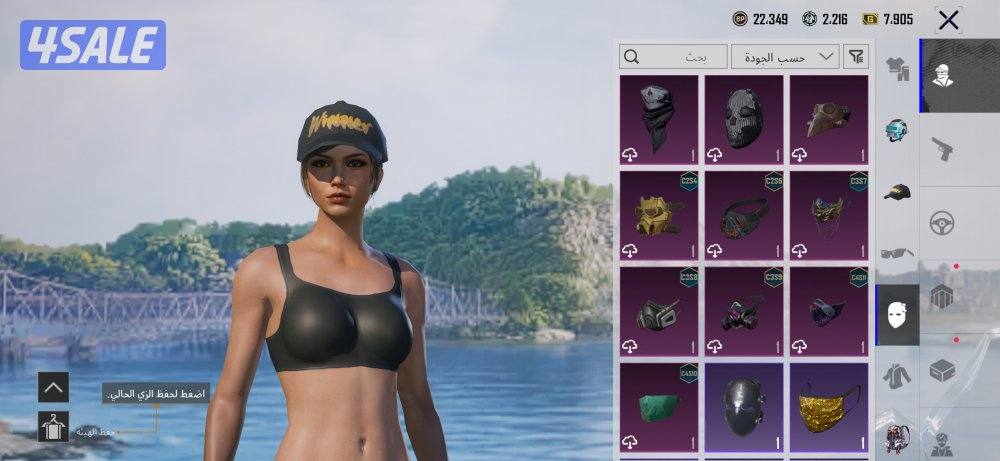
Task: Open the filter funnel options
Action: [x=856, y=57]
